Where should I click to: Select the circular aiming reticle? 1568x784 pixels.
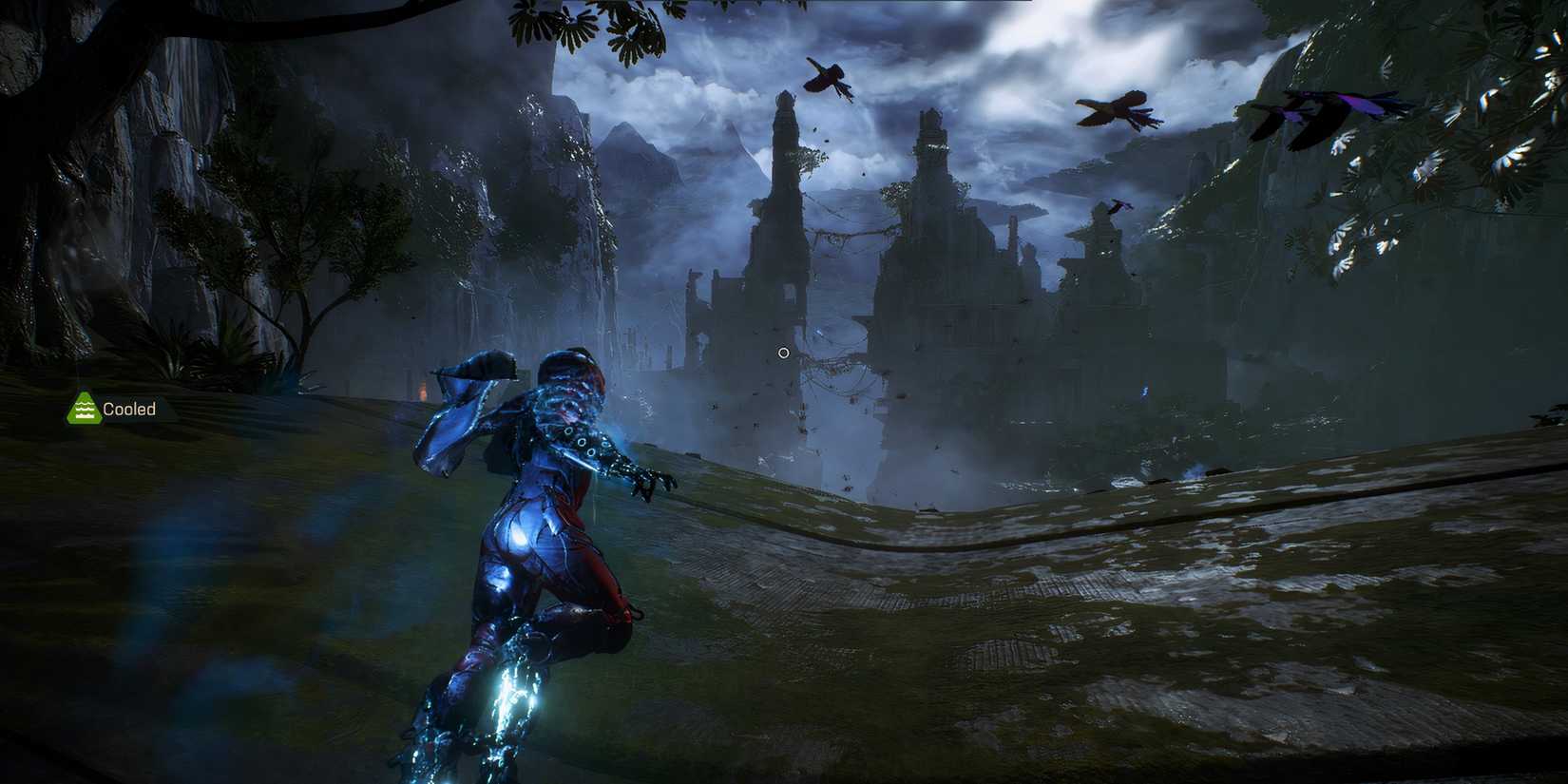[x=782, y=353]
